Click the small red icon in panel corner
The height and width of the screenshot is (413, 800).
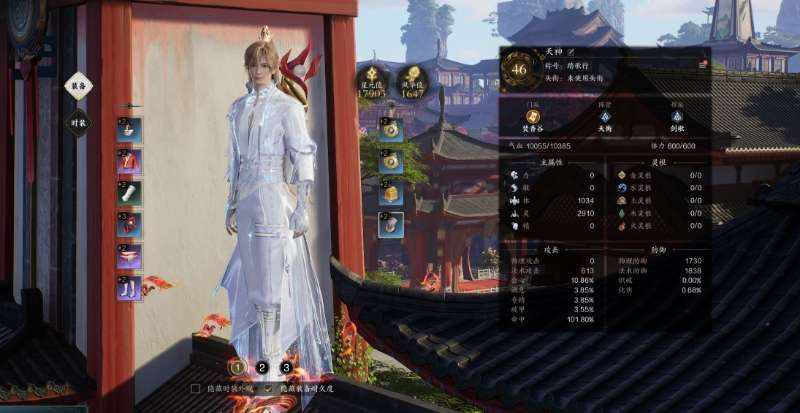(x=703, y=64)
